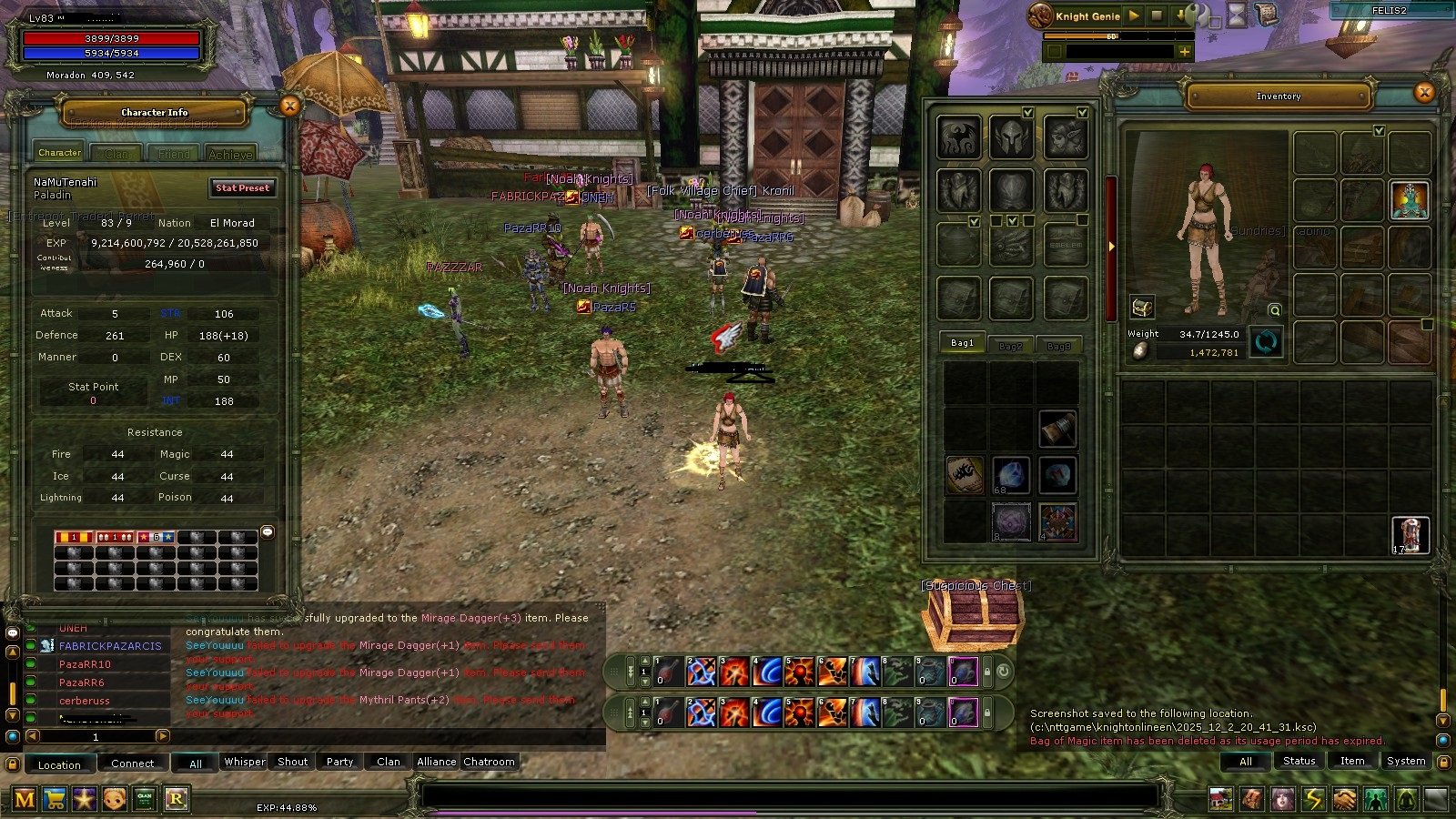This screenshot has height=819, width=1456.
Task: Switch chat to the Whisper channel
Action: [245, 762]
